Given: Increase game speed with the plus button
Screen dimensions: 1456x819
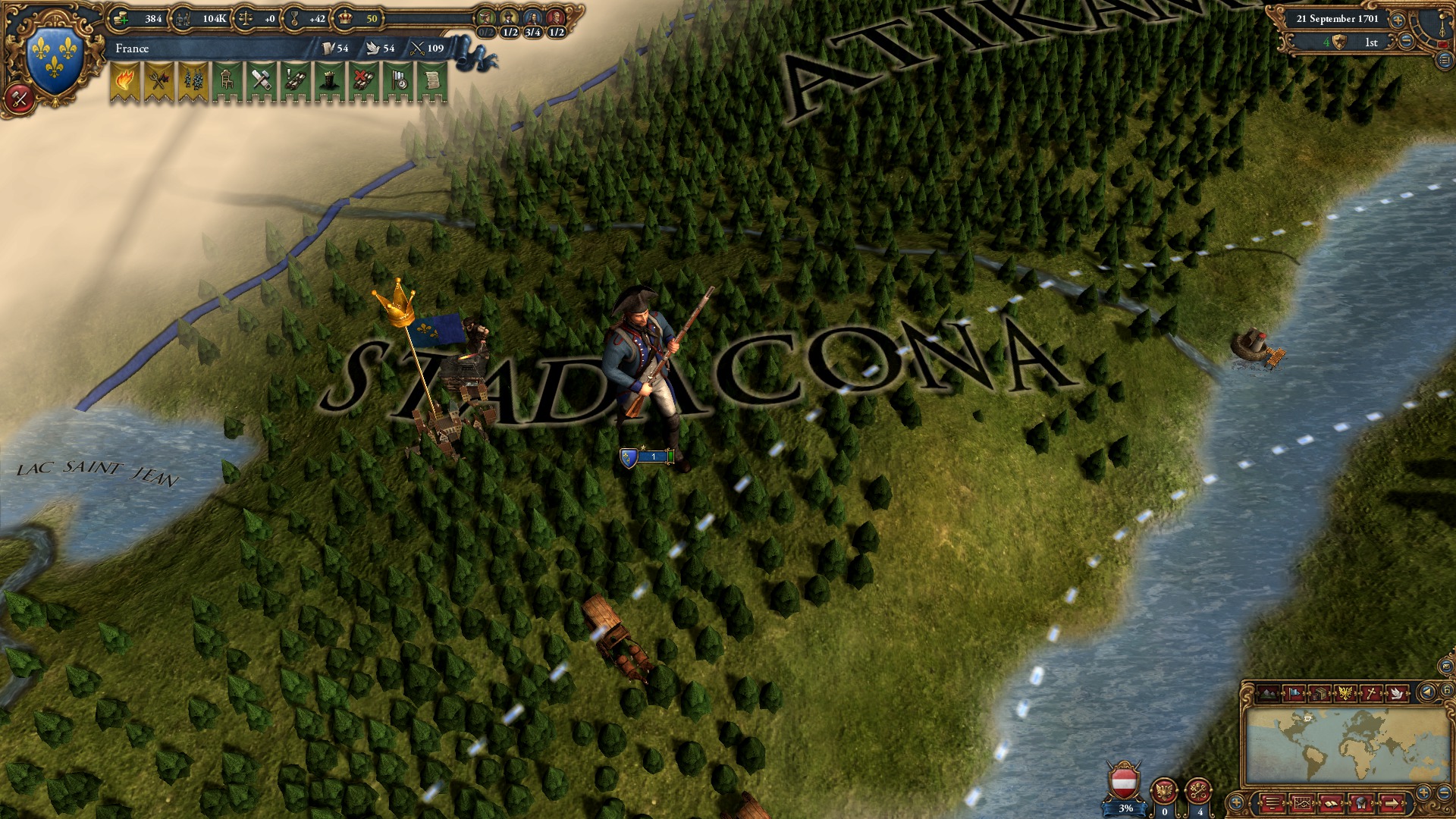Looking at the screenshot, I should pos(1398,20).
